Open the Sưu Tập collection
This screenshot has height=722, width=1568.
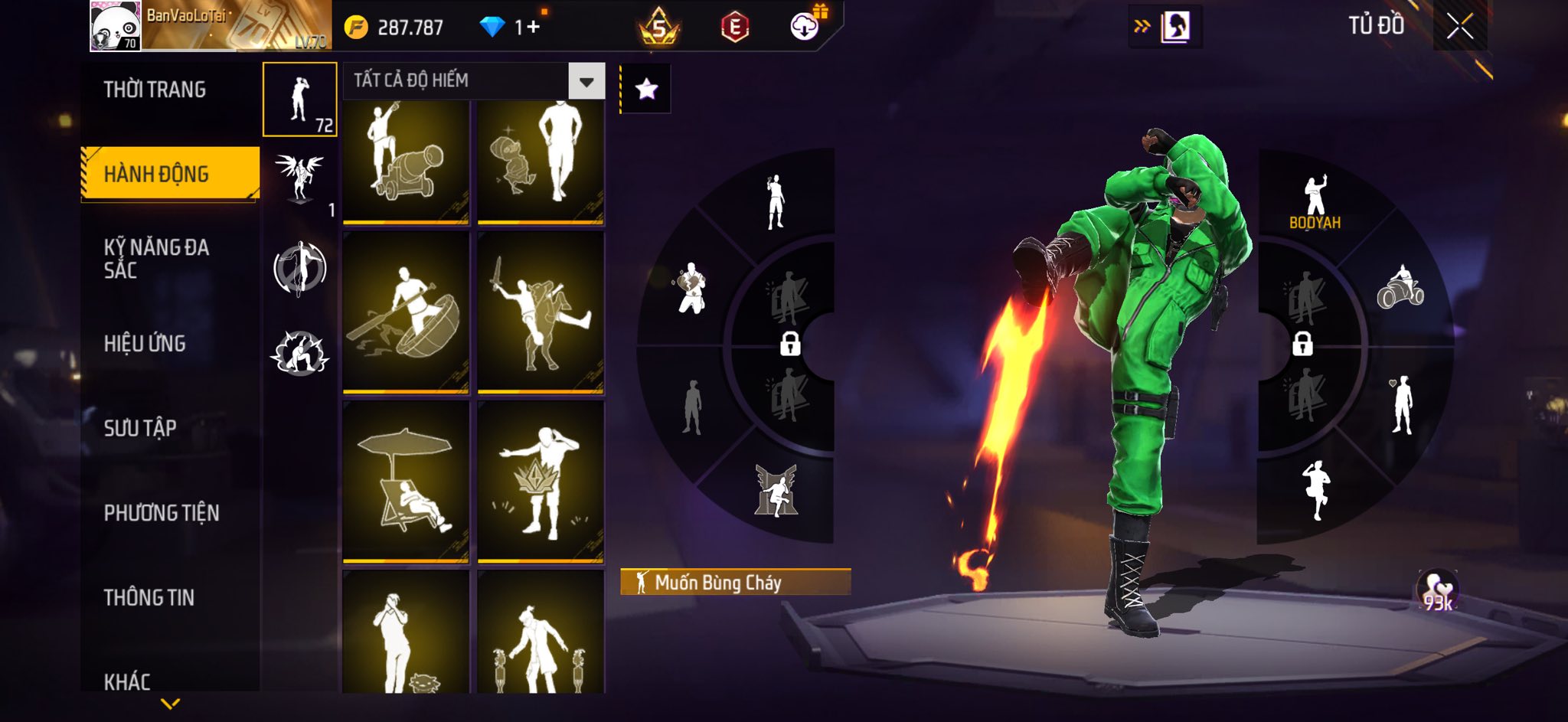[x=140, y=428]
